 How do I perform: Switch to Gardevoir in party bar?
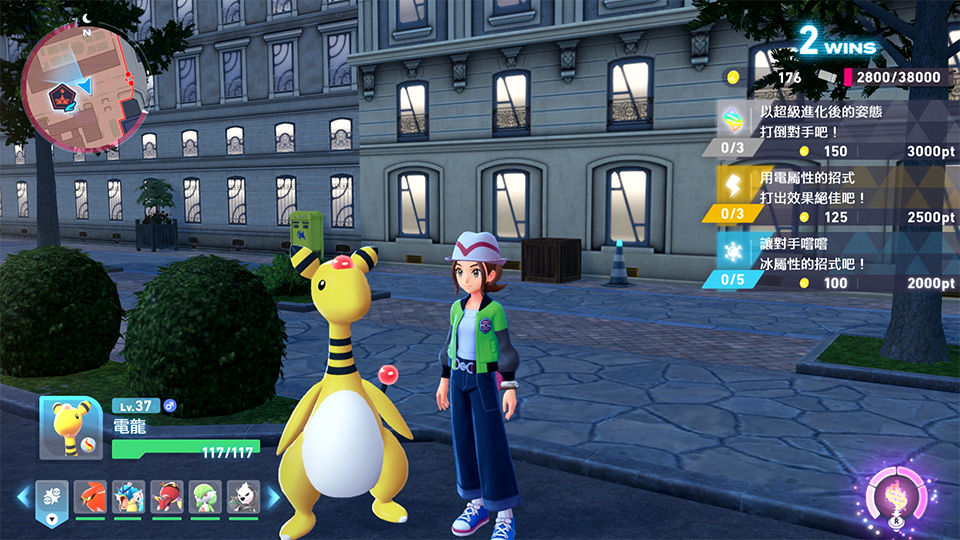coord(204,496)
